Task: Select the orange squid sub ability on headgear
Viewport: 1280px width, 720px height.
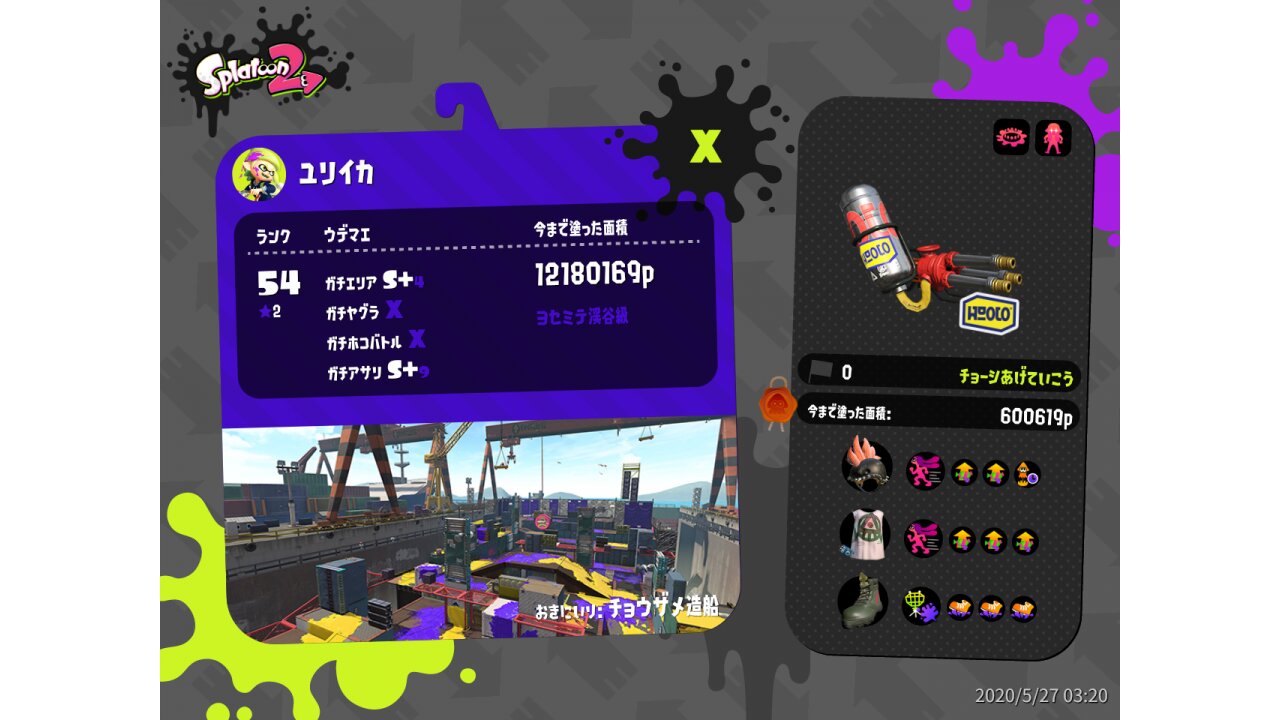Action: pyautogui.click(x=1028, y=474)
